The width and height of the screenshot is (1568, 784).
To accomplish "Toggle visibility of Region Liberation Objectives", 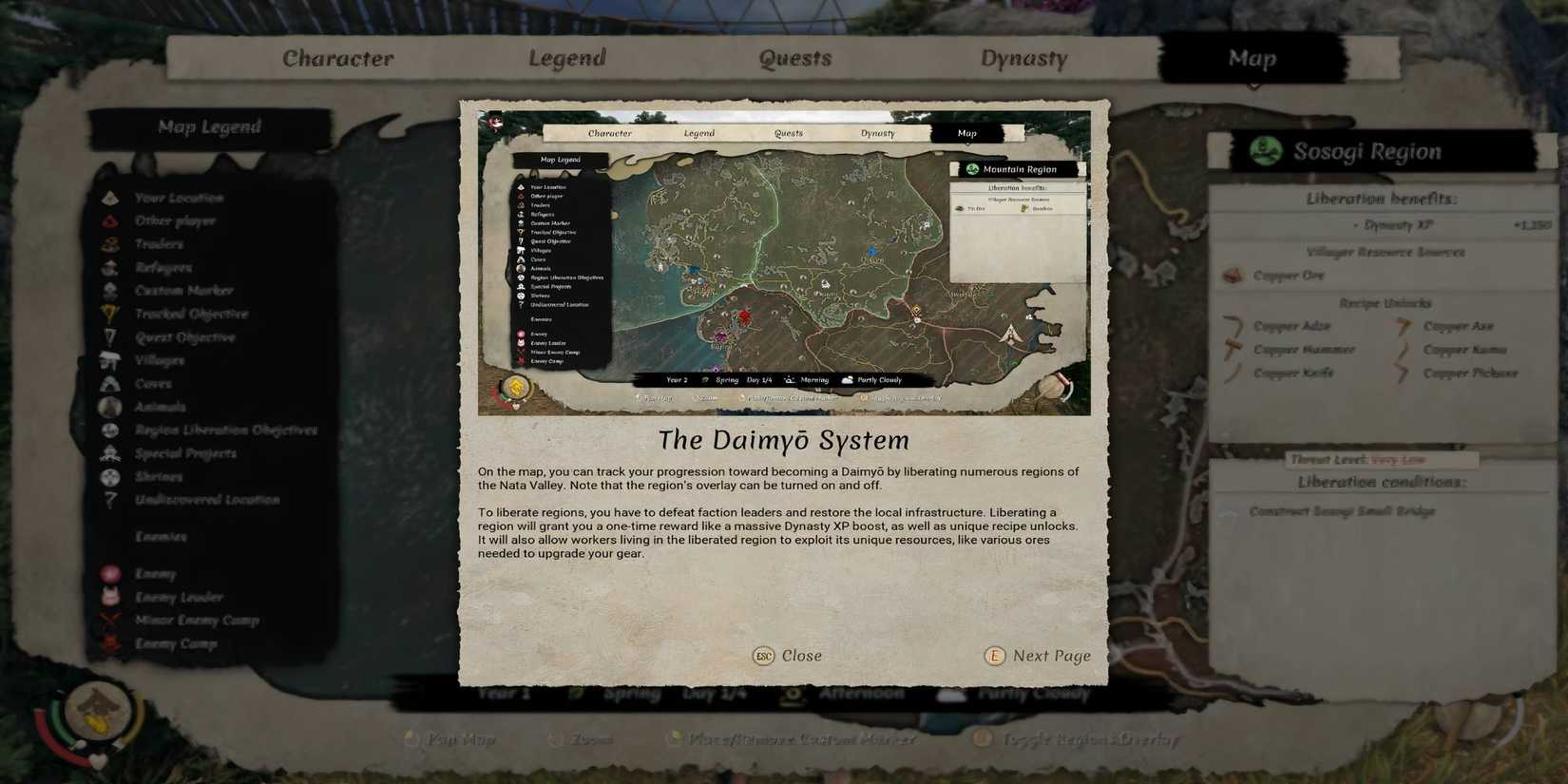I will pyautogui.click(x=111, y=430).
